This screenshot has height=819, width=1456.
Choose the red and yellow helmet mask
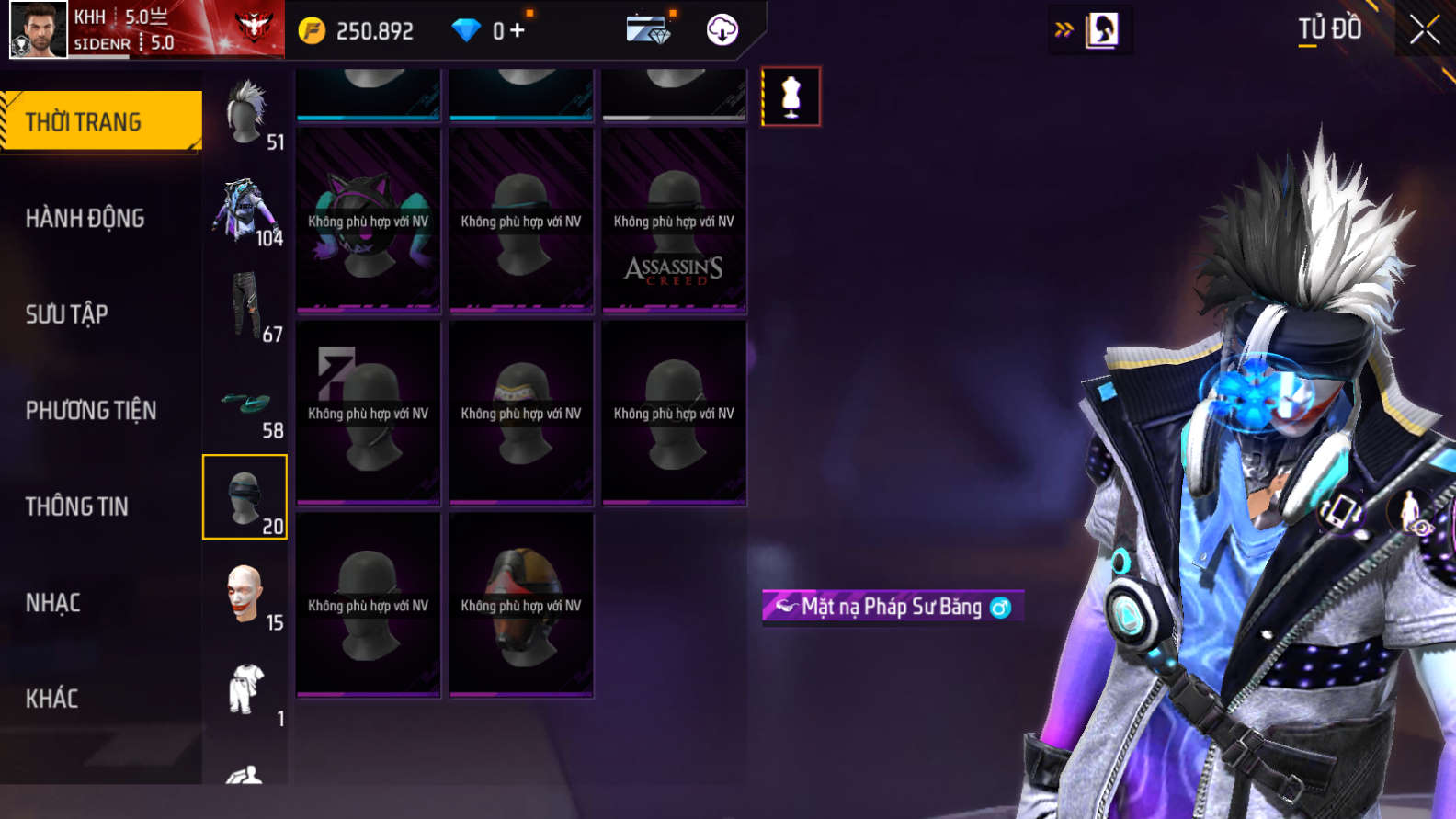tap(521, 605)
